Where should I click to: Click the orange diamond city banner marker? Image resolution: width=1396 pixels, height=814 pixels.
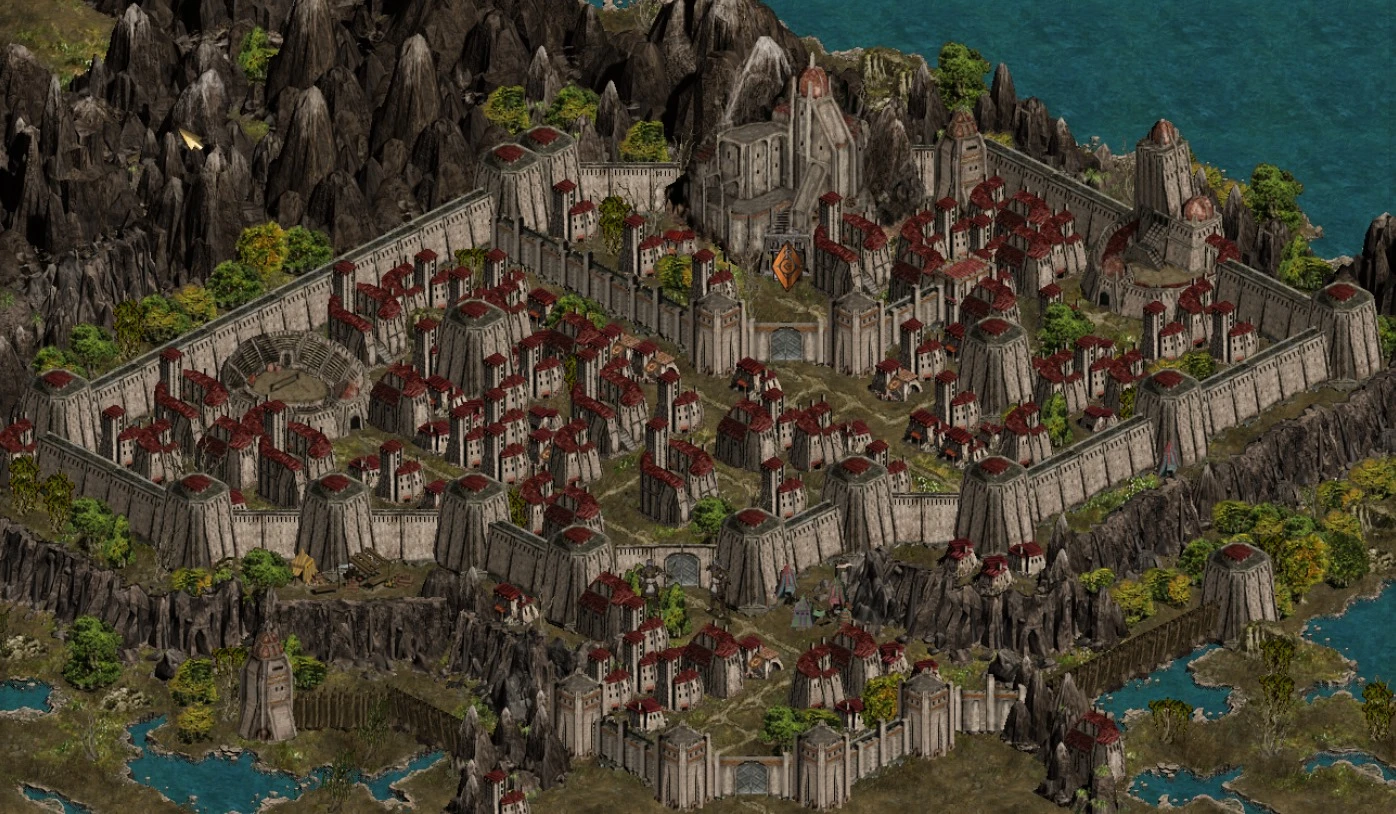[x=787, y=265]
